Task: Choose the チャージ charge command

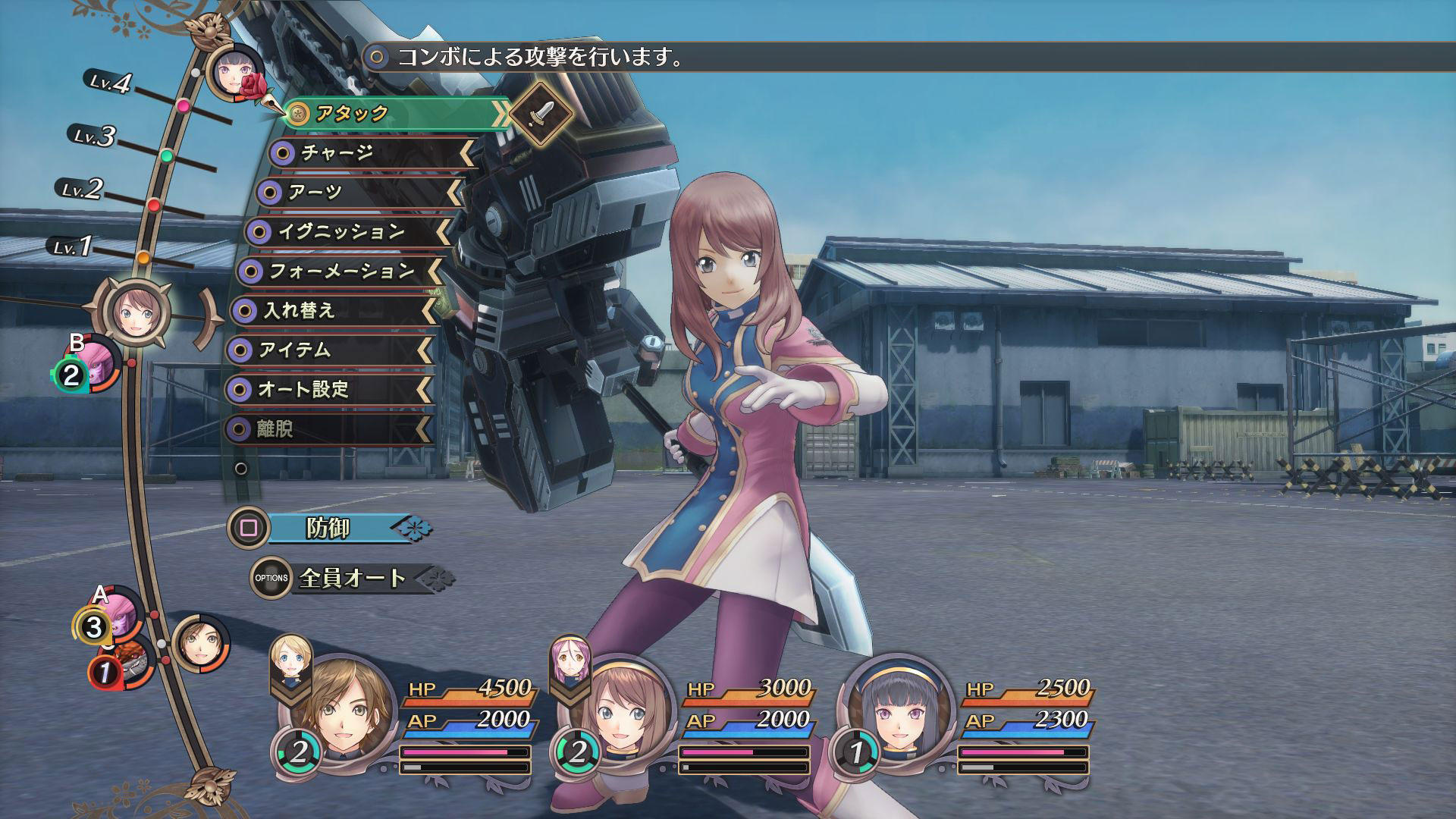Action: point(372,153)
